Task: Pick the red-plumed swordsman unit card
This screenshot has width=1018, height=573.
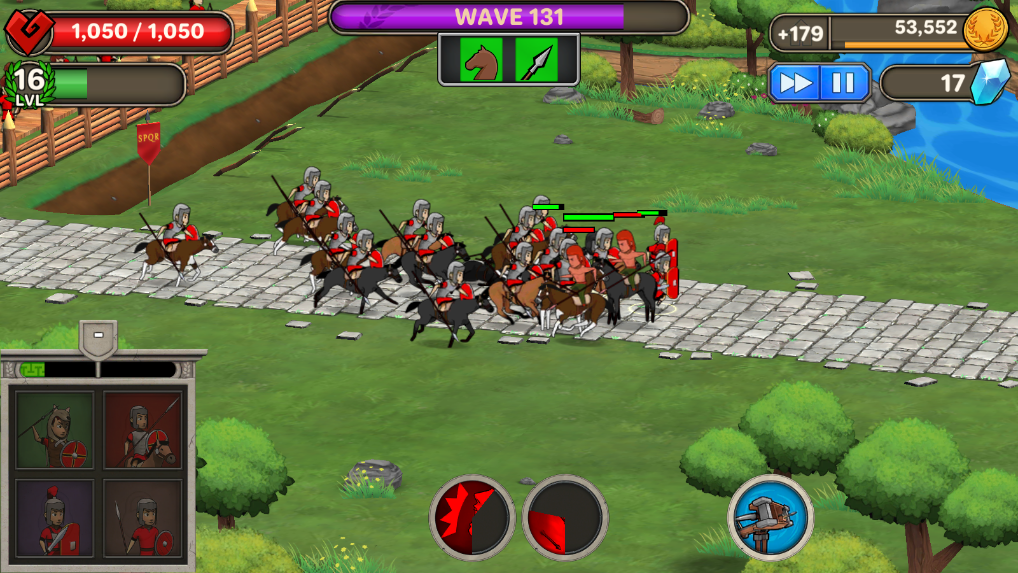Action: pos(54,518)
